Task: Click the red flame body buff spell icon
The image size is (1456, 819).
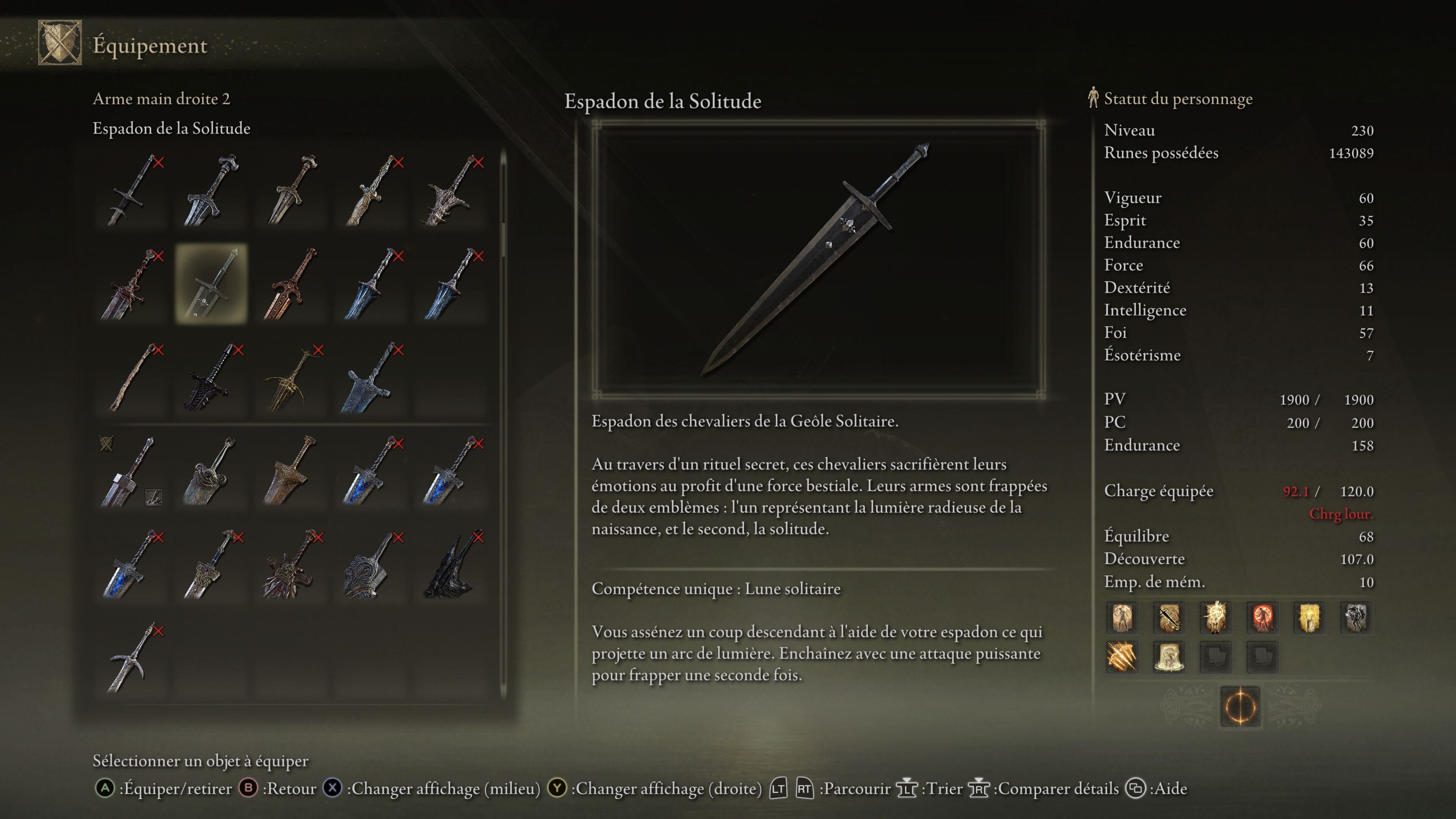Action: 1262,617
